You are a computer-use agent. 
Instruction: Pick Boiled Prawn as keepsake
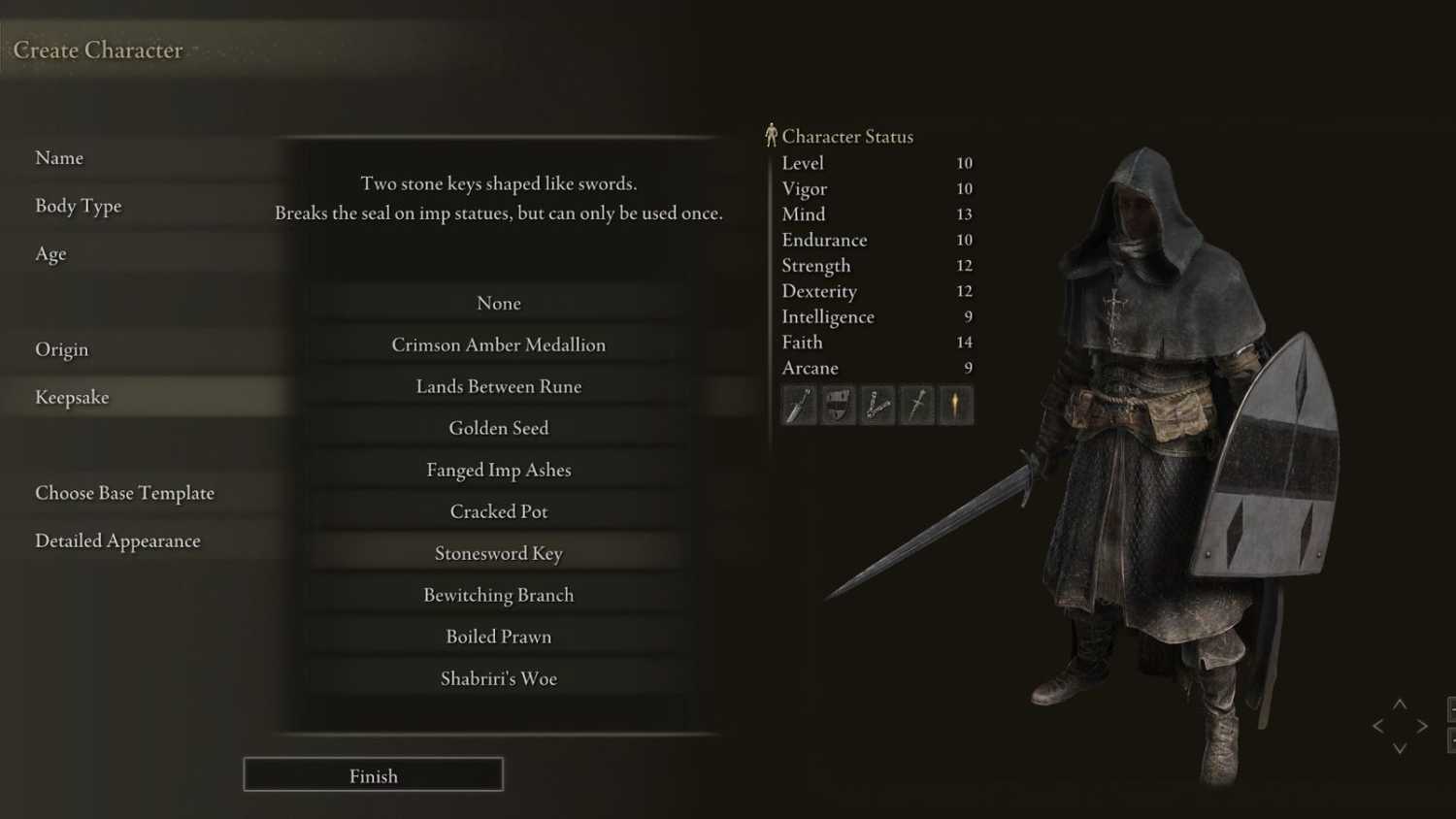pos(499,637)
